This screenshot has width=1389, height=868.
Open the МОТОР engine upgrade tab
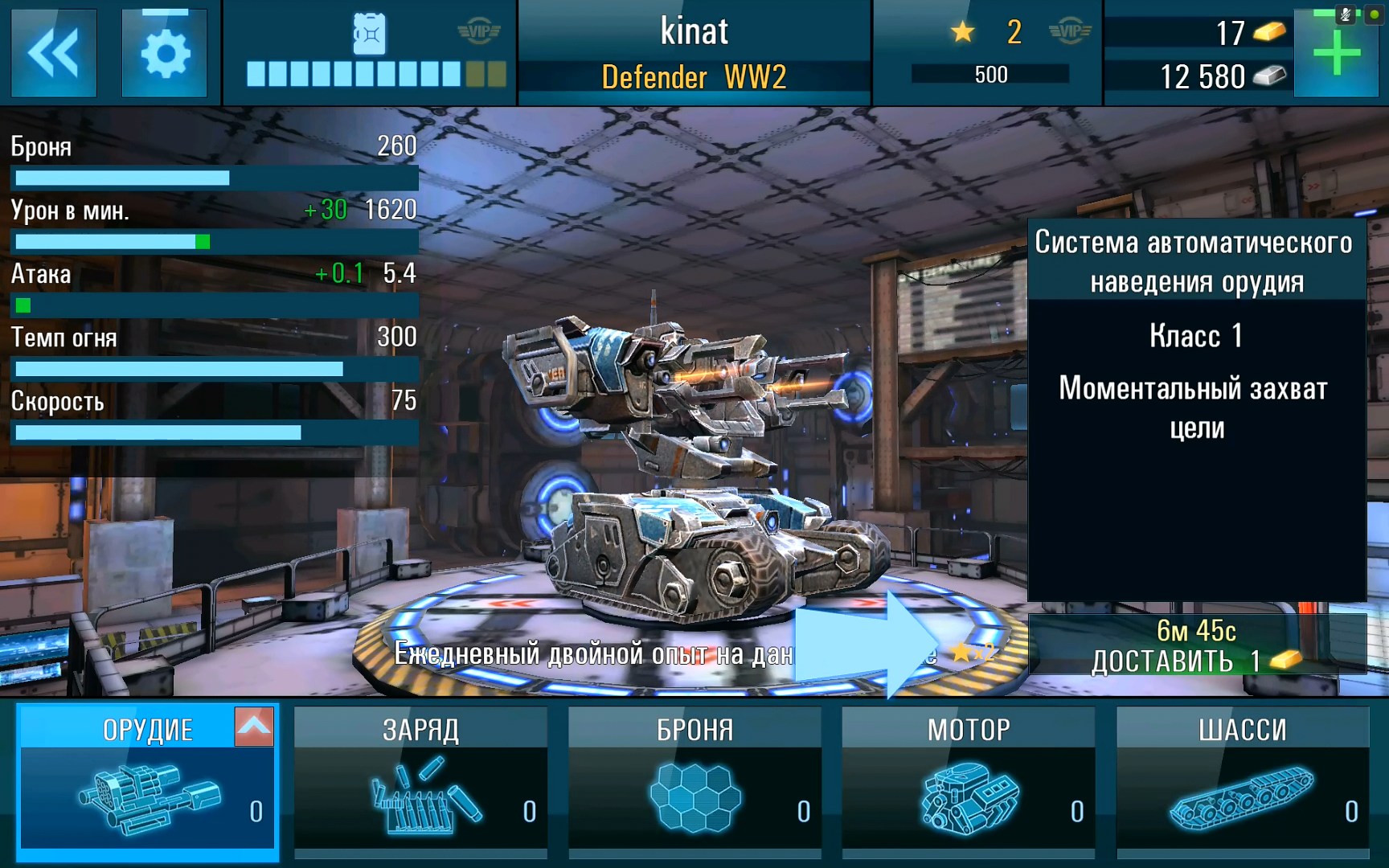point(969,781)
